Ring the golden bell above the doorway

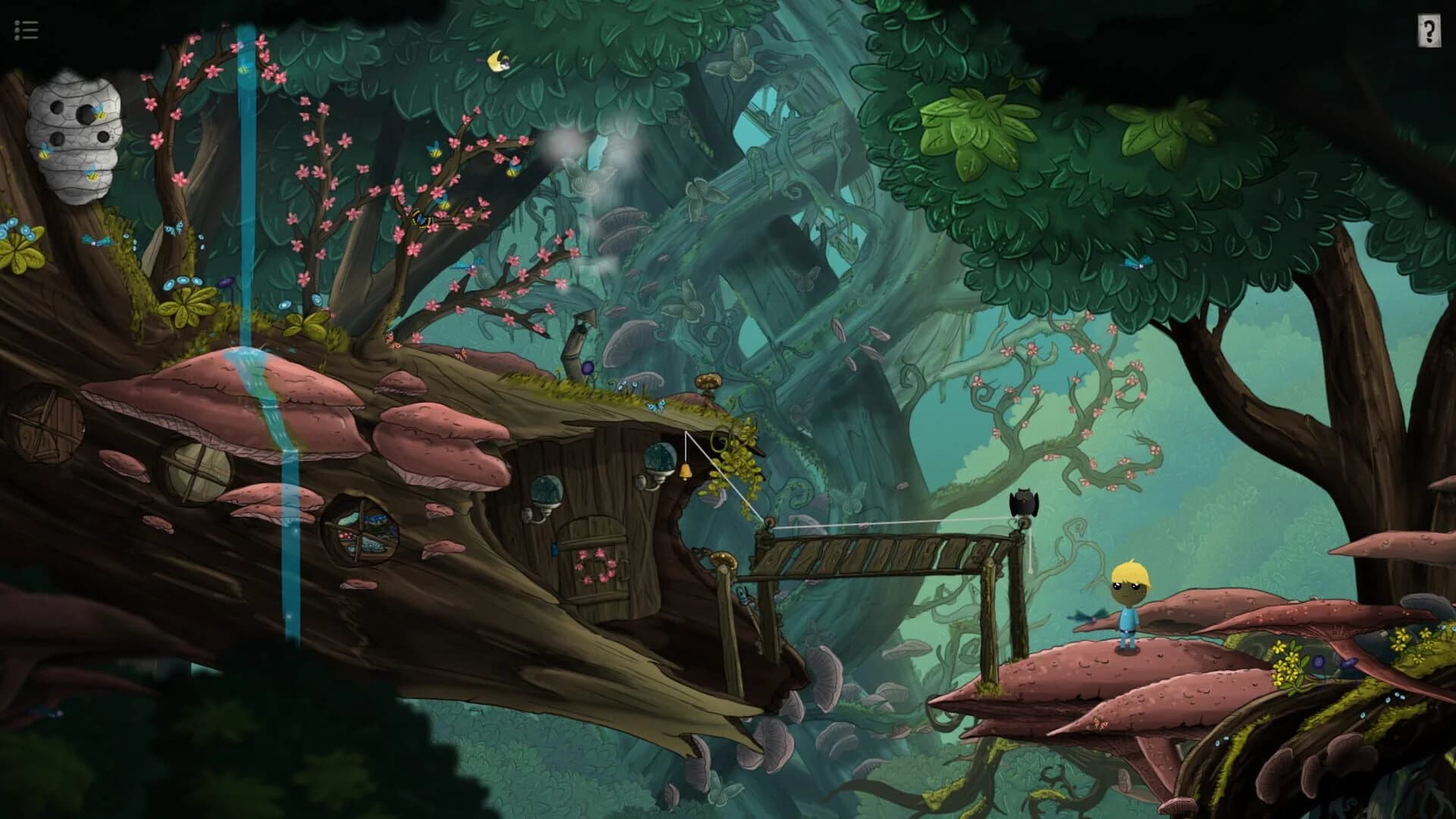click(x=685, y=472)
